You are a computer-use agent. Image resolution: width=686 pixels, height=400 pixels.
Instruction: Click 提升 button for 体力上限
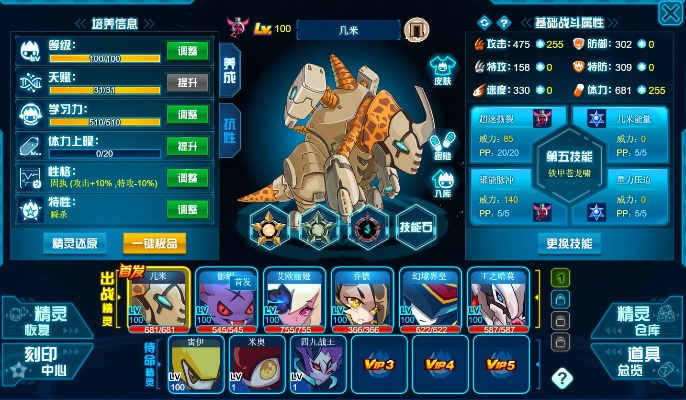click(187, 146)
